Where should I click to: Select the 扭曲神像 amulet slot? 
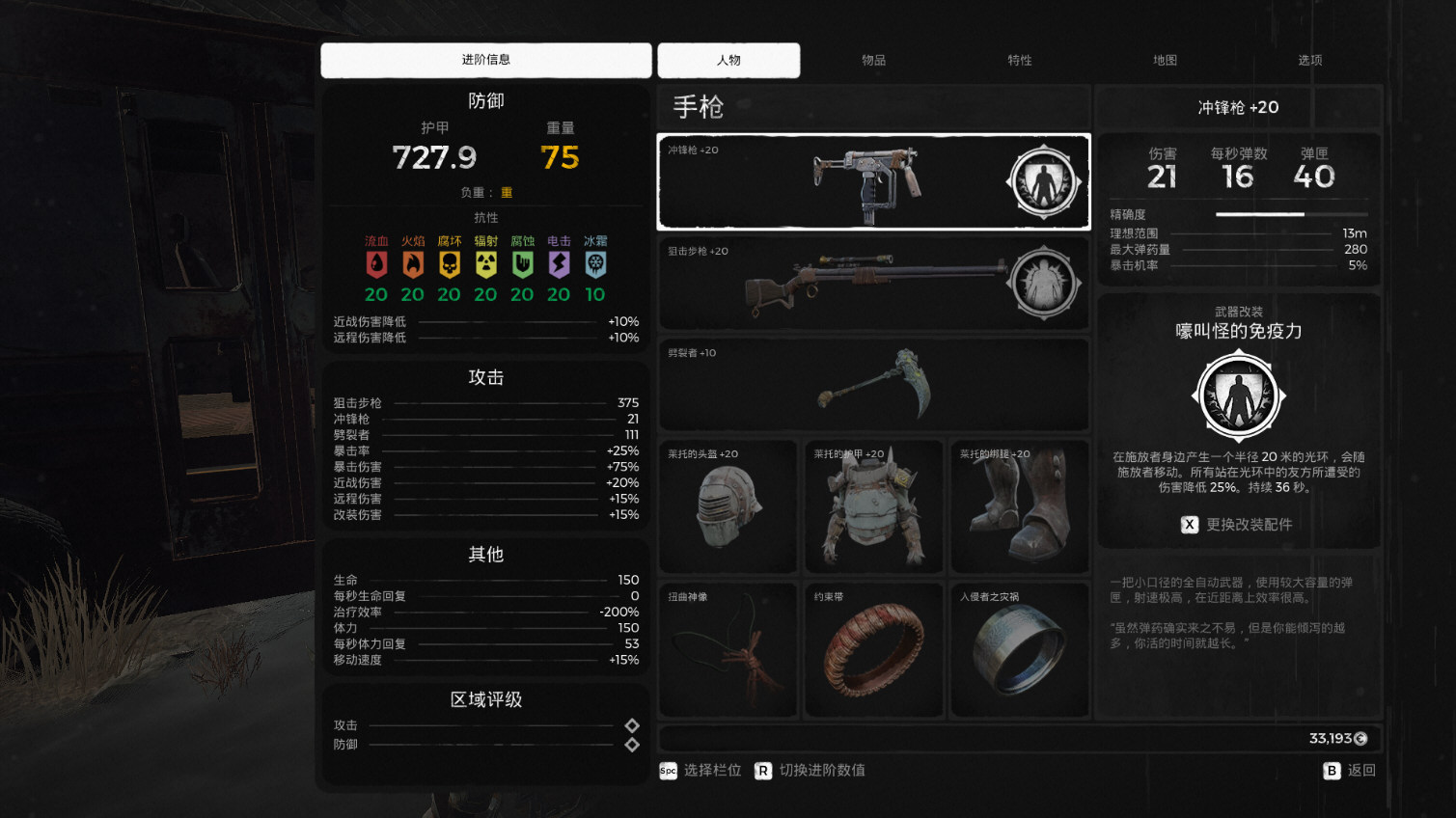pos(728,648)
